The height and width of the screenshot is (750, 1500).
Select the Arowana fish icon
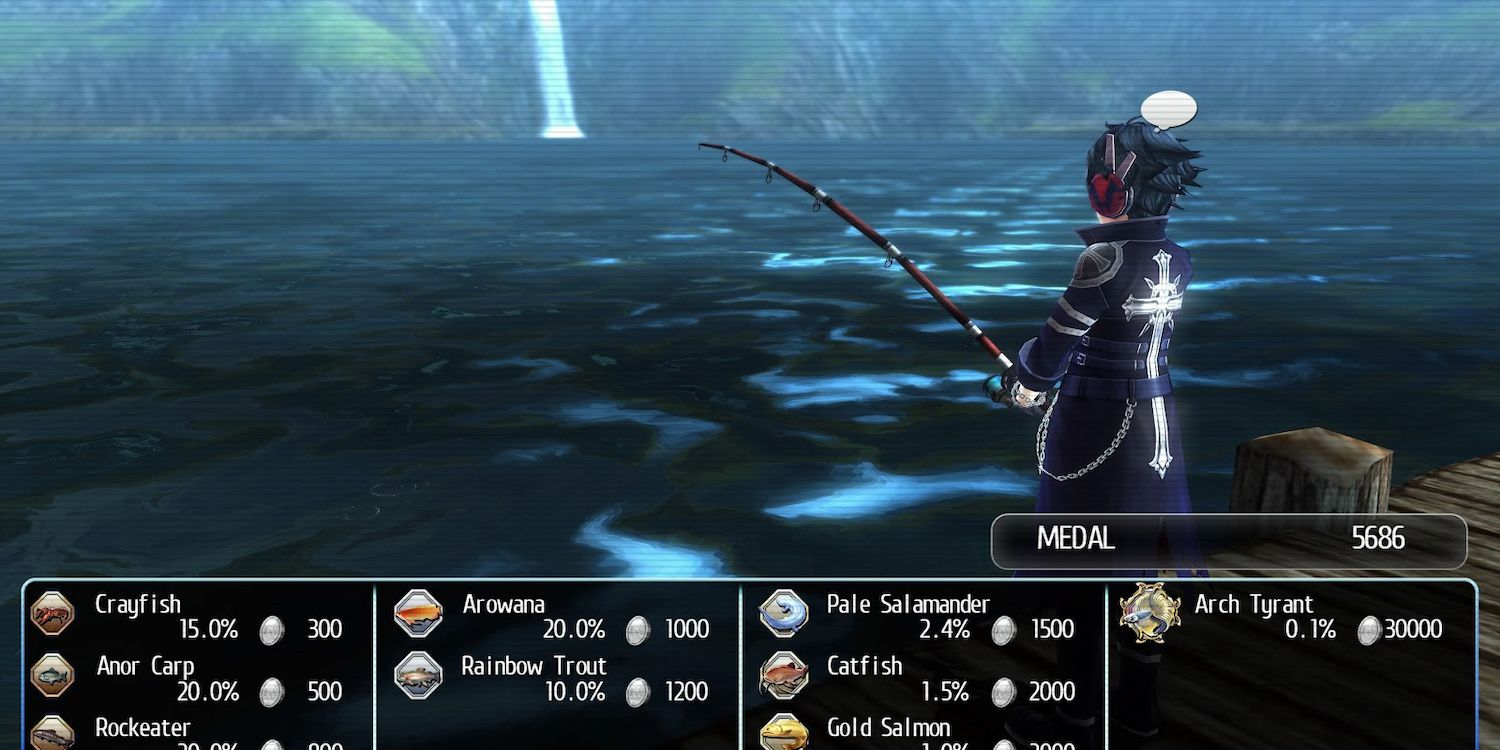[x=420, y=613]
